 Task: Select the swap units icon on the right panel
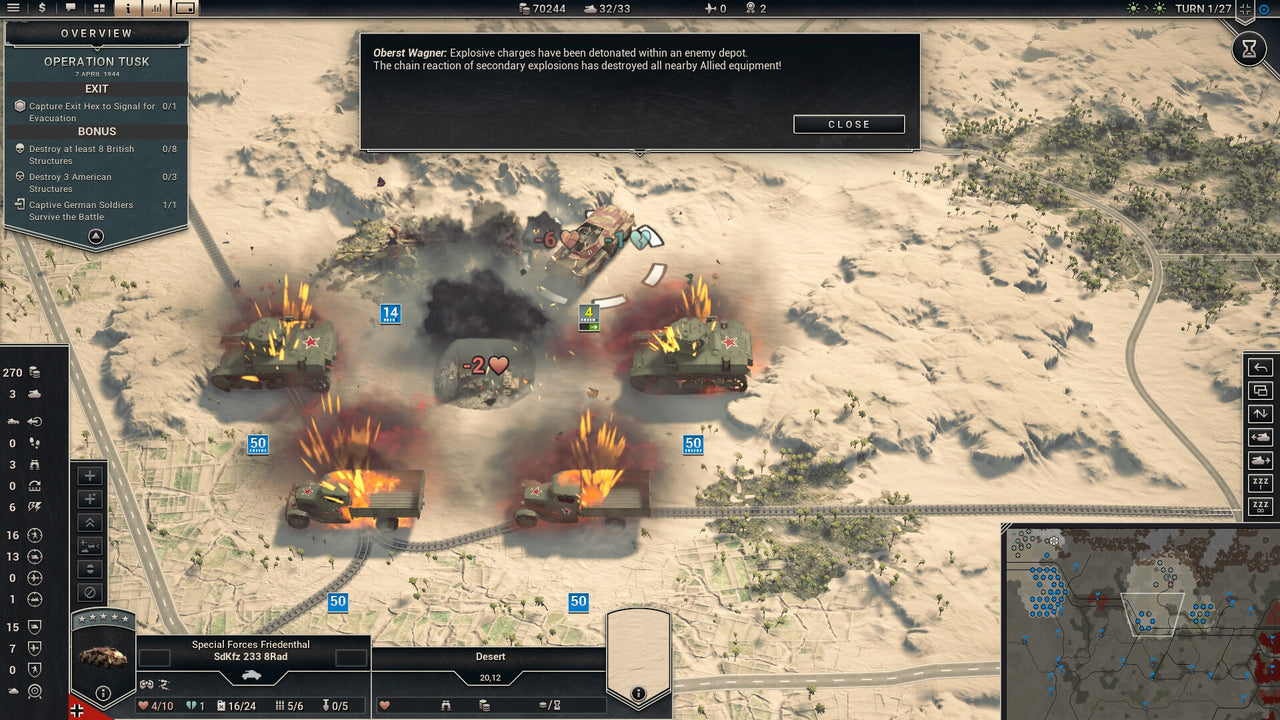pos(1261,391)
